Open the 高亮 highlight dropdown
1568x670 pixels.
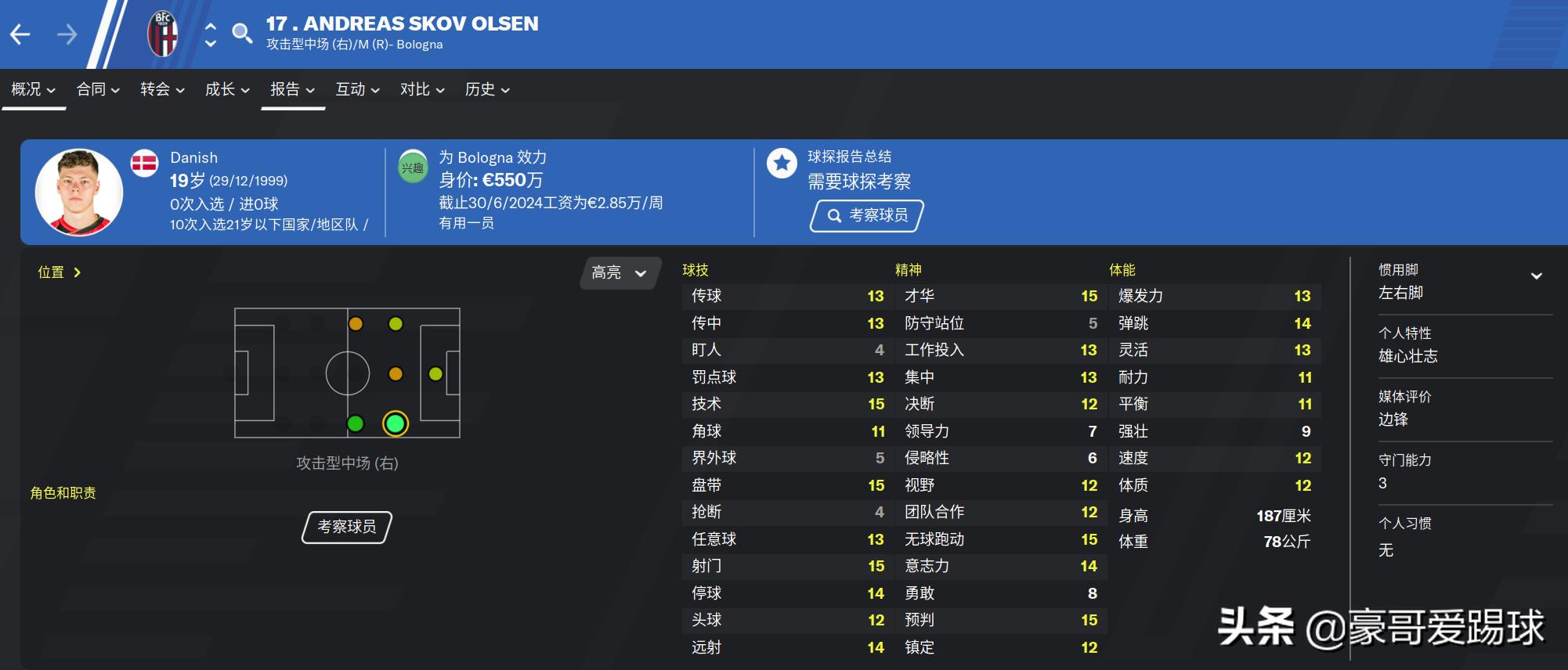(618, 272)
